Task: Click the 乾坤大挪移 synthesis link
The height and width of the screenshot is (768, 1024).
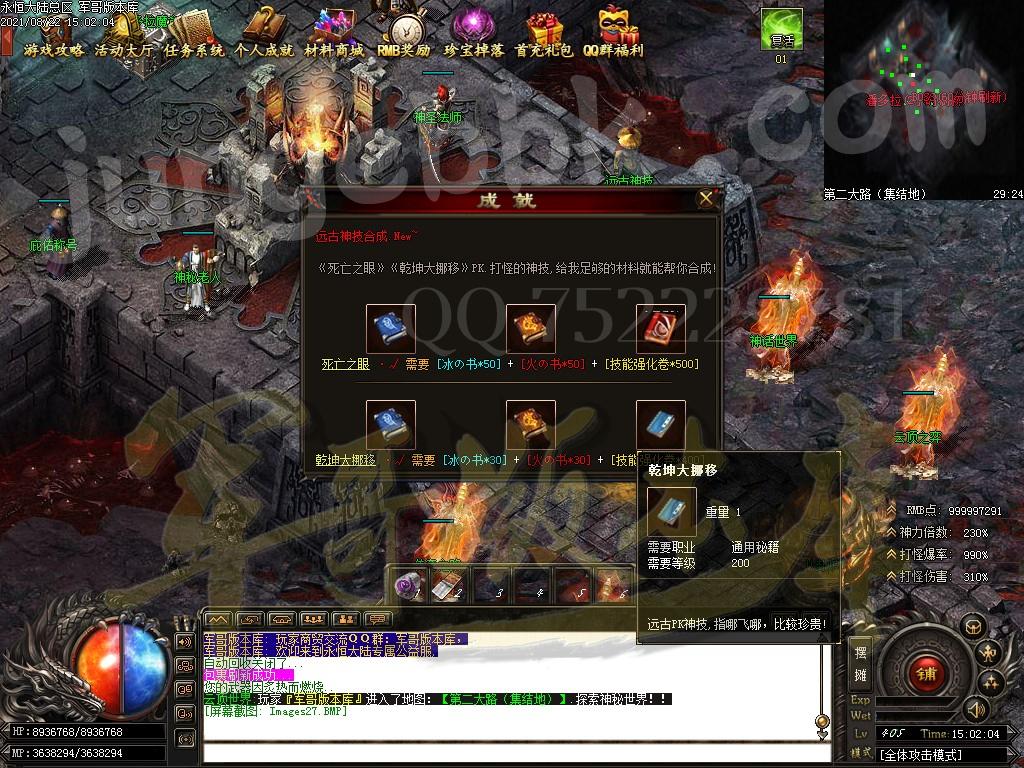Action: click(345, 460)
